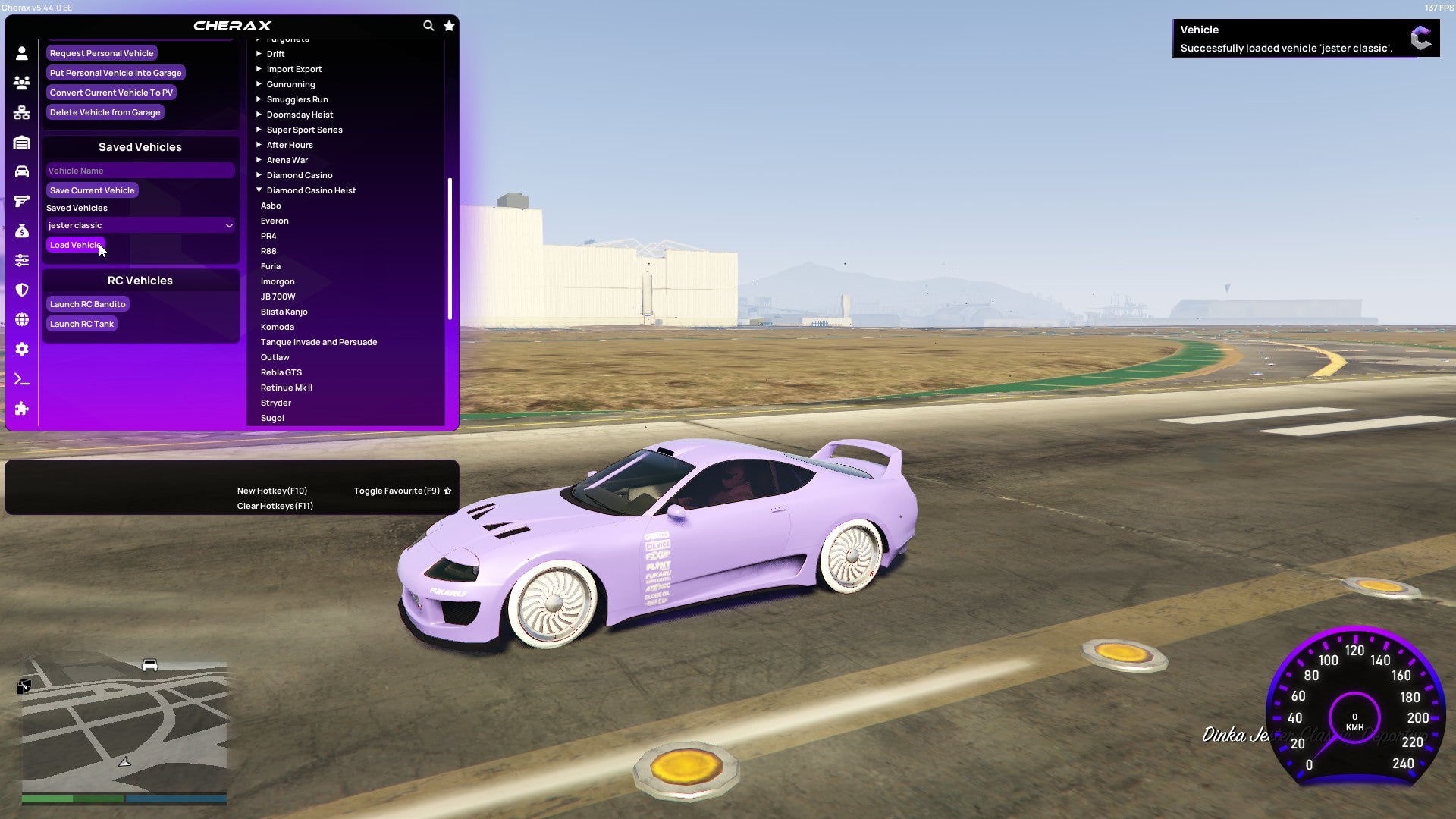Select the Players group icon
The height and width of the screenshot is (819, 1456).
tap(22, 83)
